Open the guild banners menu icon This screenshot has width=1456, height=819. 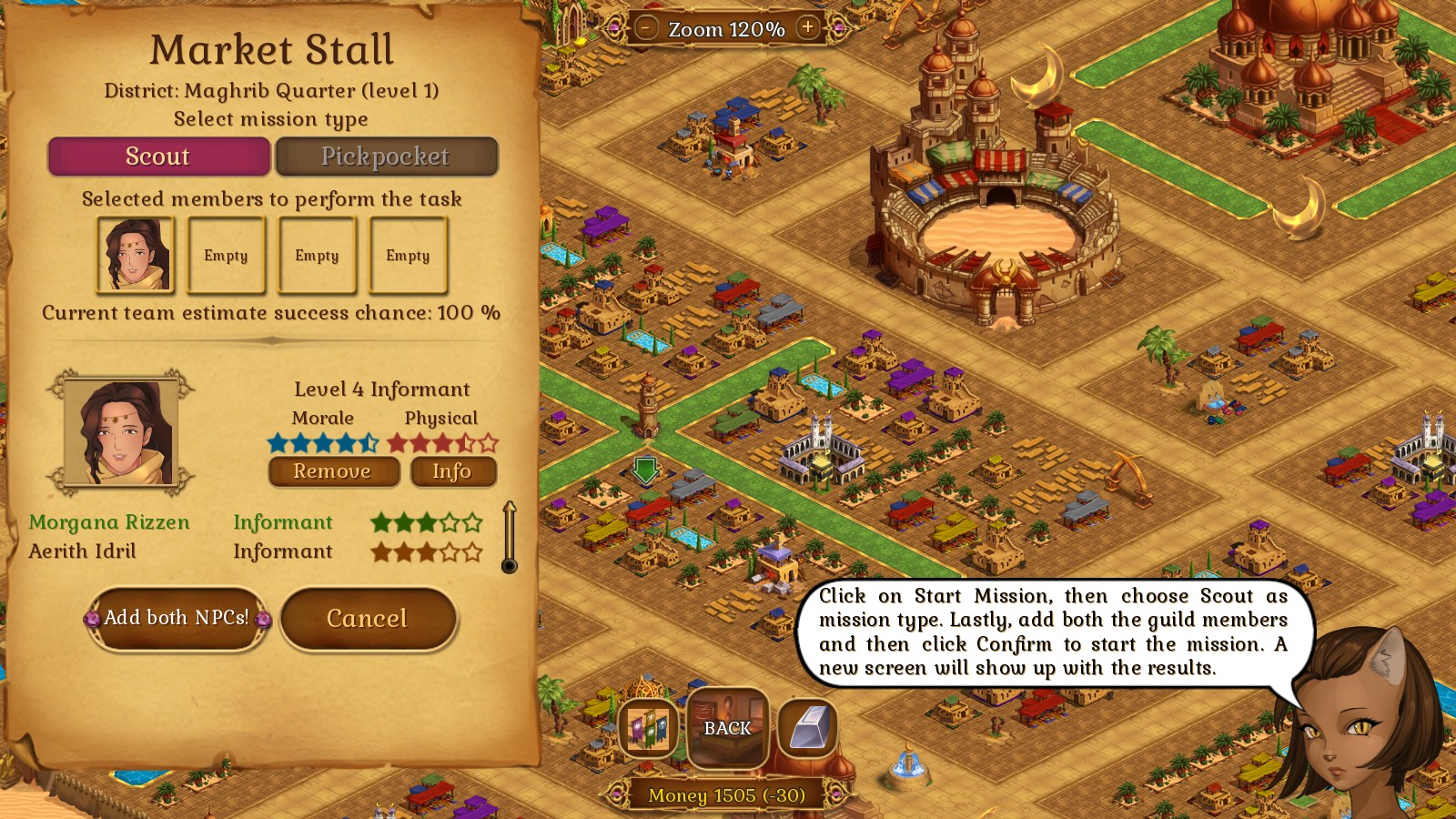[x=648, y=728]
